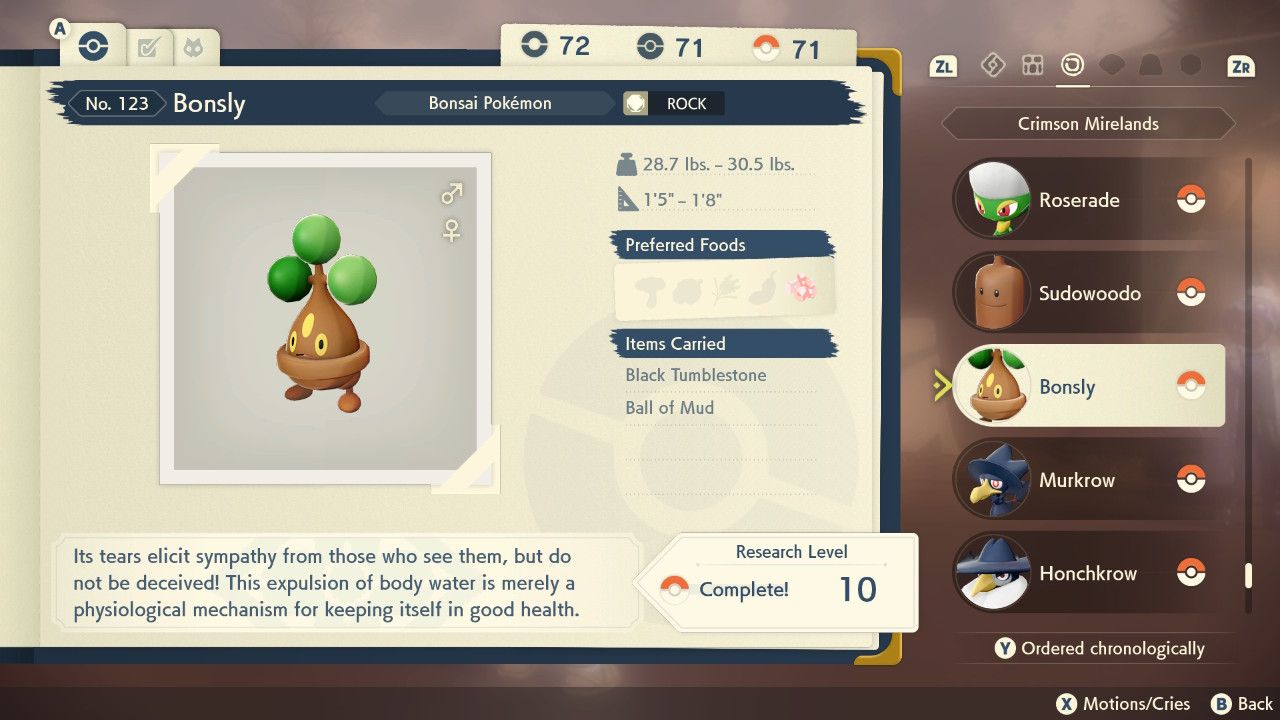Click the female symbol on Bonsly's photo
The width and height of the screenshot is (1280, 720).
click(452, 231)
